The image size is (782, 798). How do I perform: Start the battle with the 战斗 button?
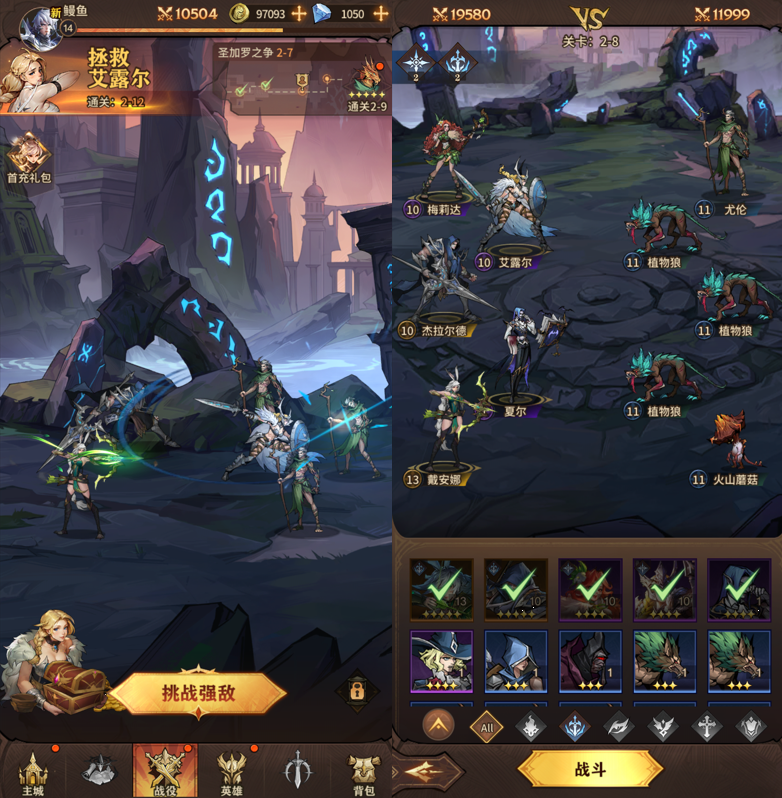pos(590,769)
